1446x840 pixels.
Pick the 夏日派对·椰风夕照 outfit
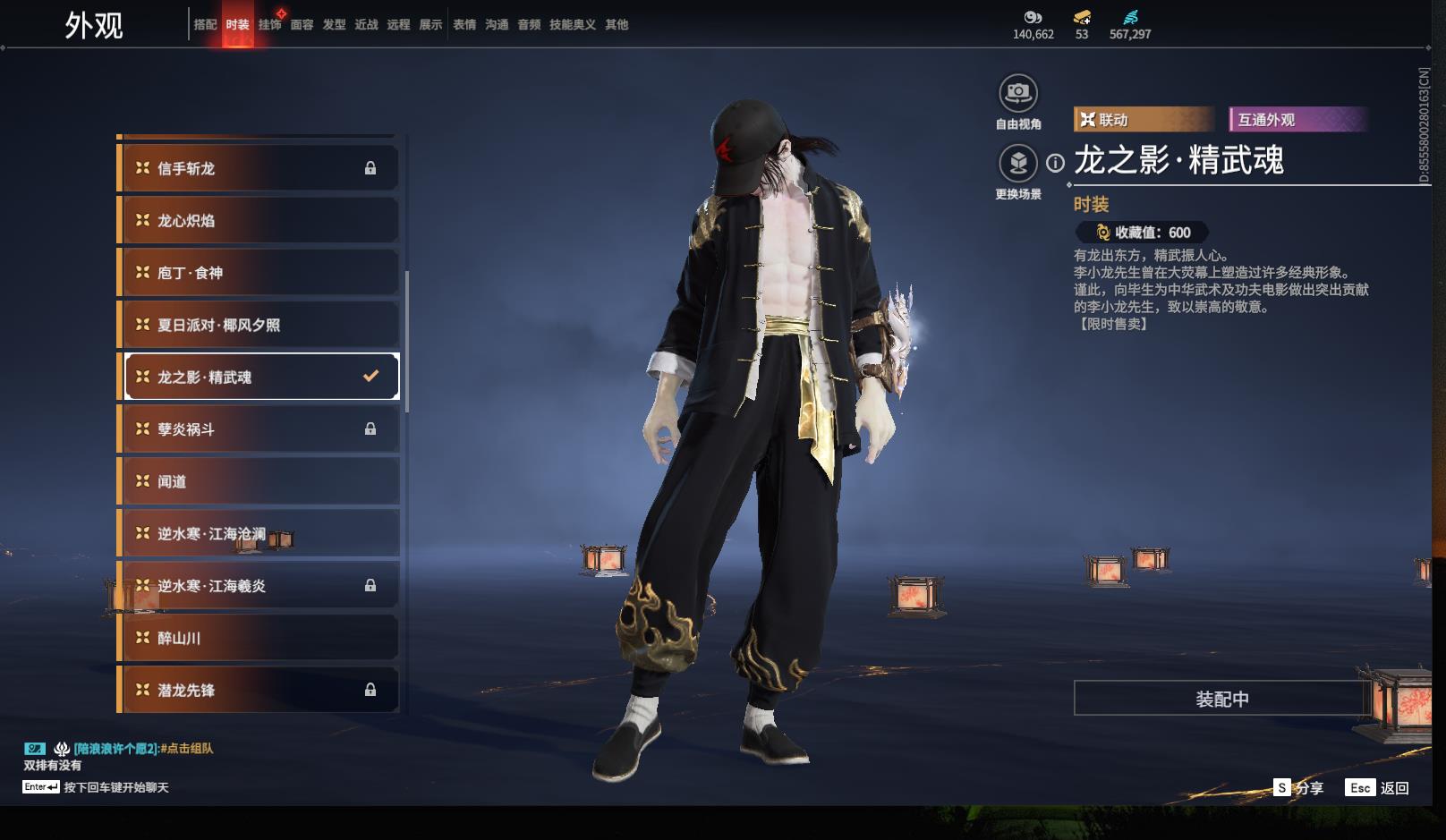pos(259,325)
